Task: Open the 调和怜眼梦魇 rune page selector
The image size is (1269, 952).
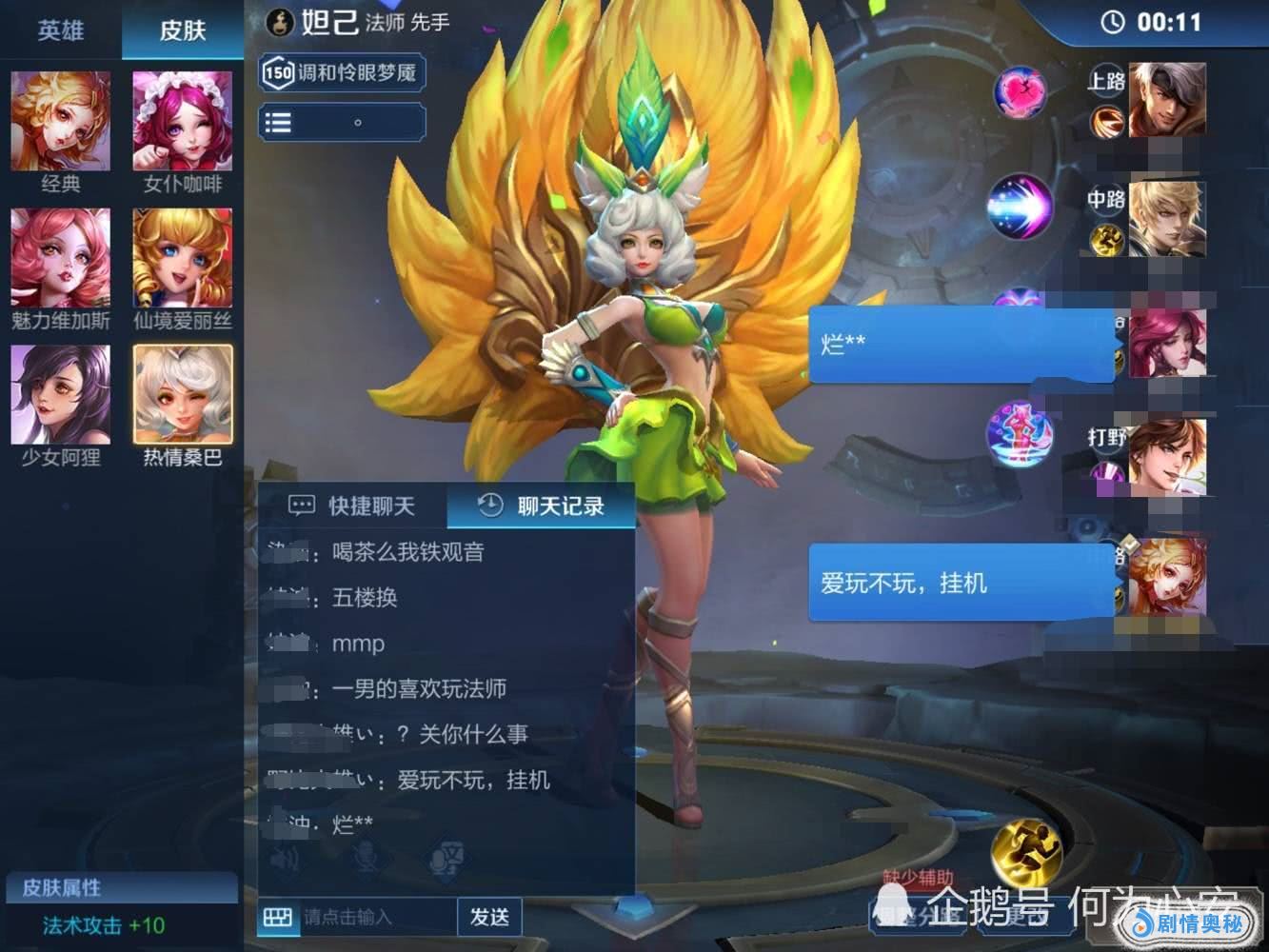Action: pyautogui.click(x=341, y=72)
